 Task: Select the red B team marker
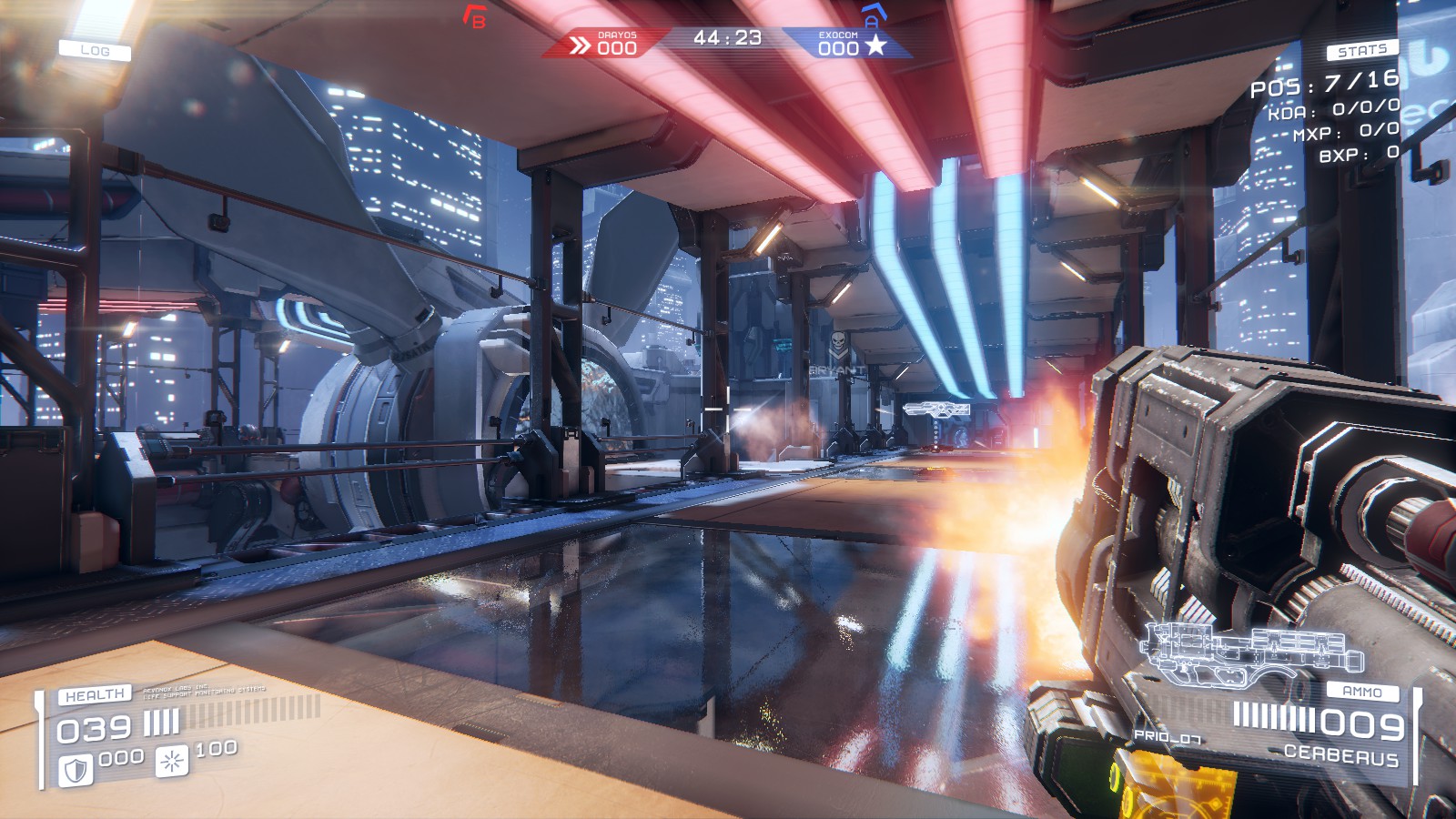coord(474,16)
